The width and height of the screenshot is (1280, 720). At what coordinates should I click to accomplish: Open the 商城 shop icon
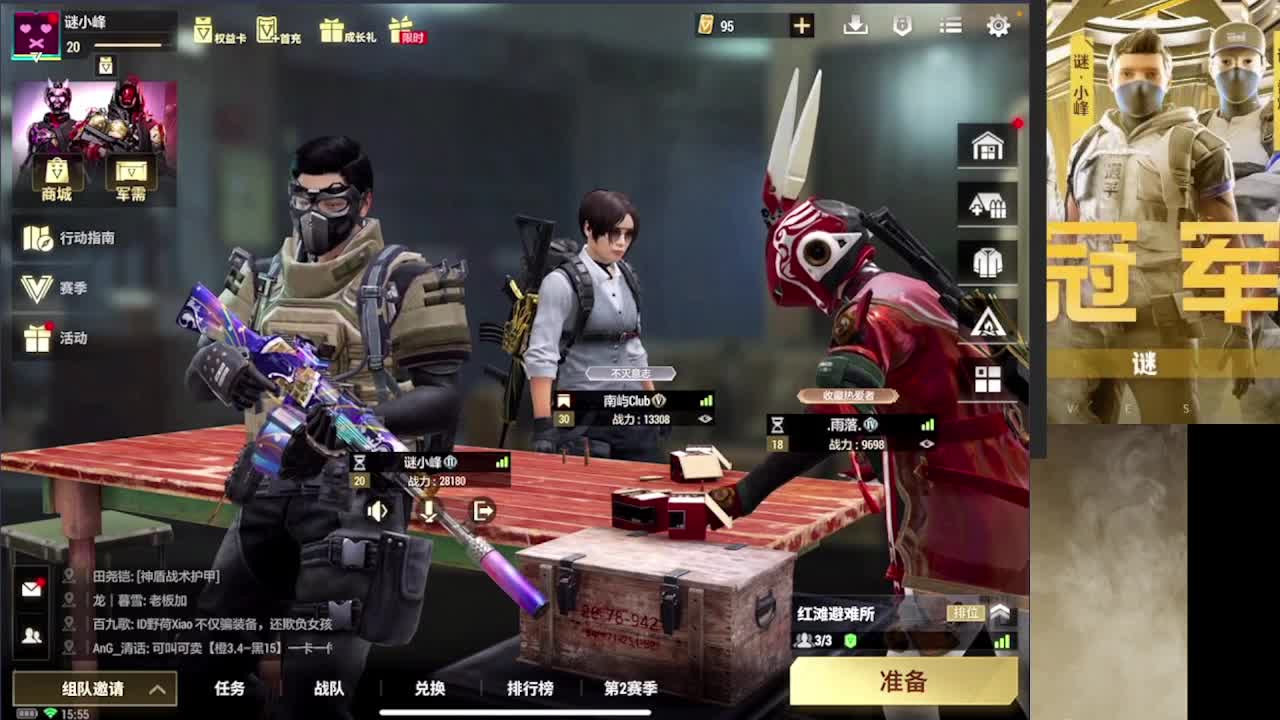point(56,170)
